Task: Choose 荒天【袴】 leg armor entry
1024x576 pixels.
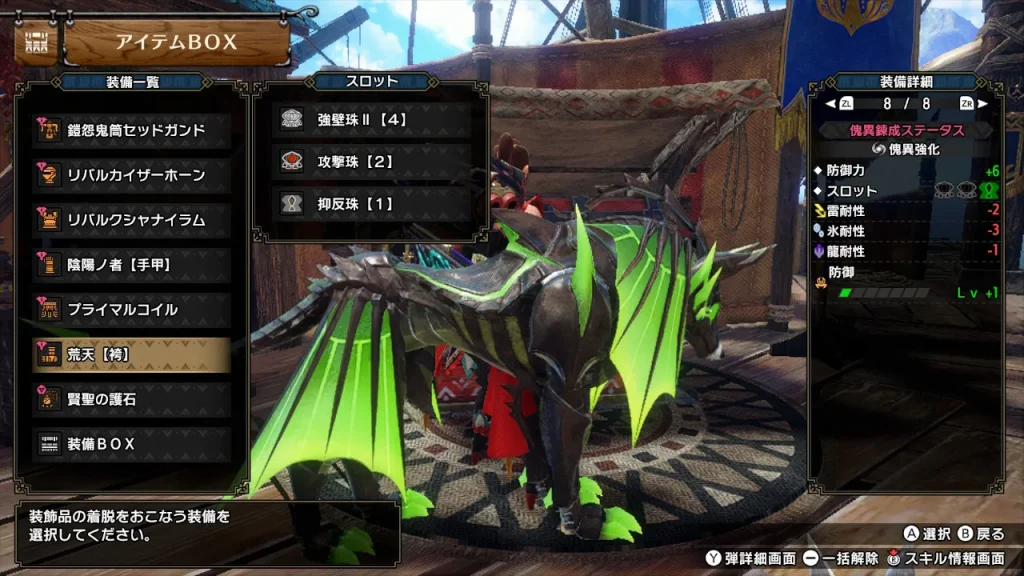Action: tap(133, 354)
